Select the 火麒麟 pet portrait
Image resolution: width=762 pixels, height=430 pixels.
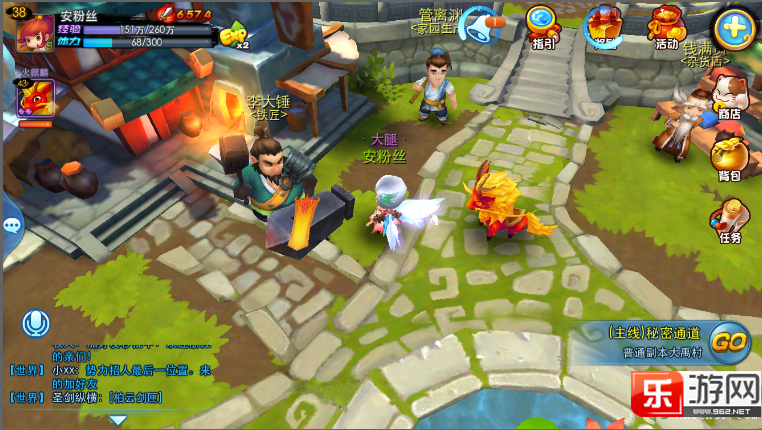coord(35,98)
